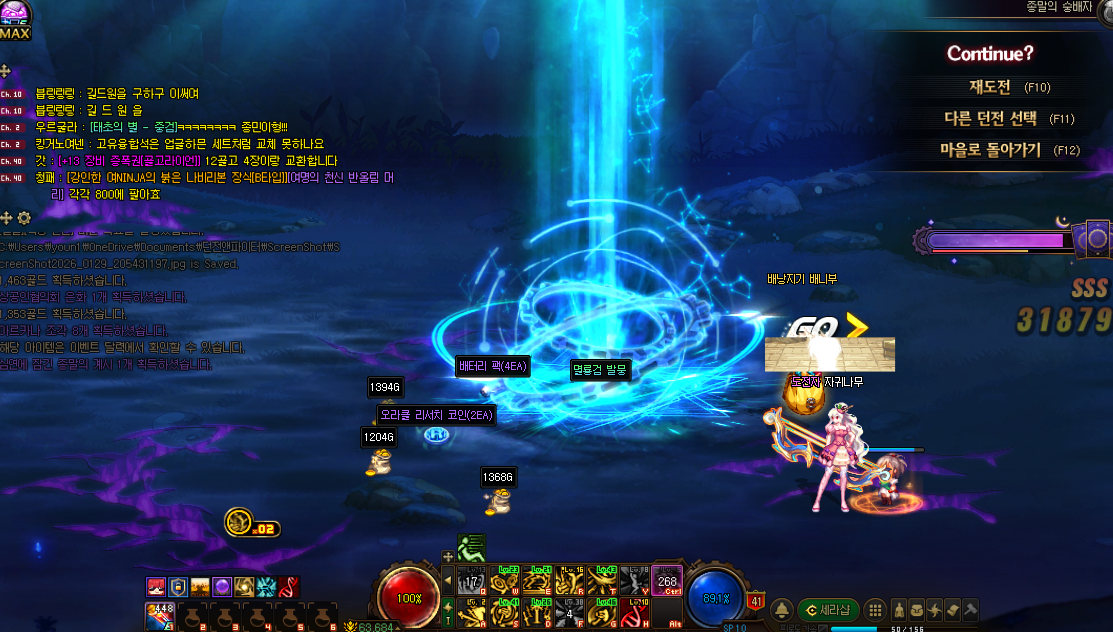Click the green running figure buff icon
This screenshot has height=632, width=1113.
(x=471, y=547)
